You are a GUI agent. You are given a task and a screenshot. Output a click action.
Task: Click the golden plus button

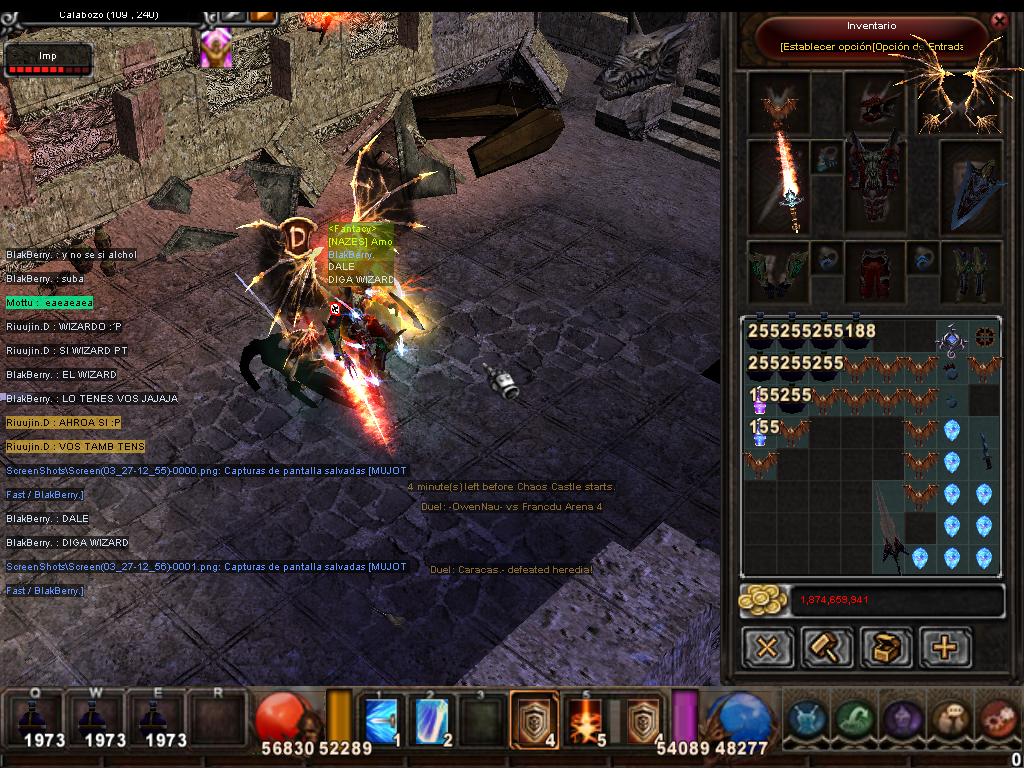click(x=945, y=647)
